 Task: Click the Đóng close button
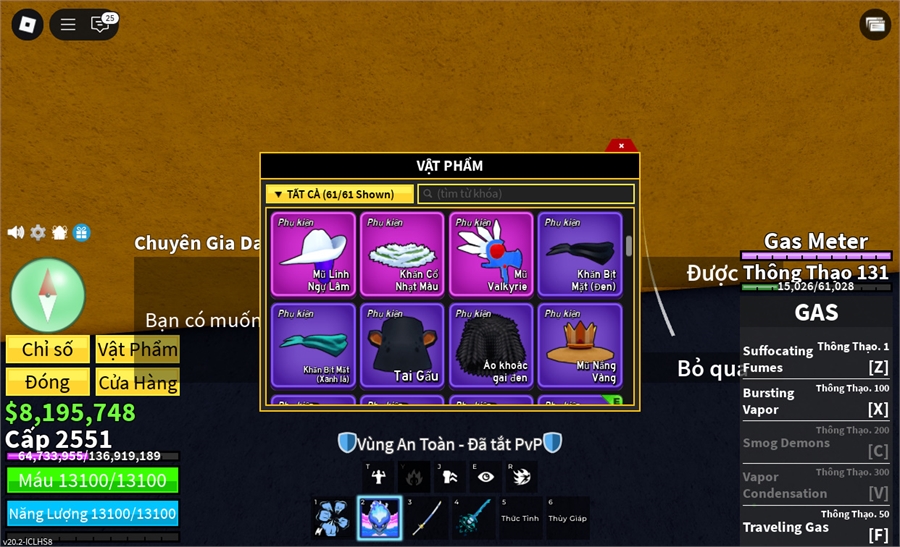pyautogui.click(x=48, y=382)
